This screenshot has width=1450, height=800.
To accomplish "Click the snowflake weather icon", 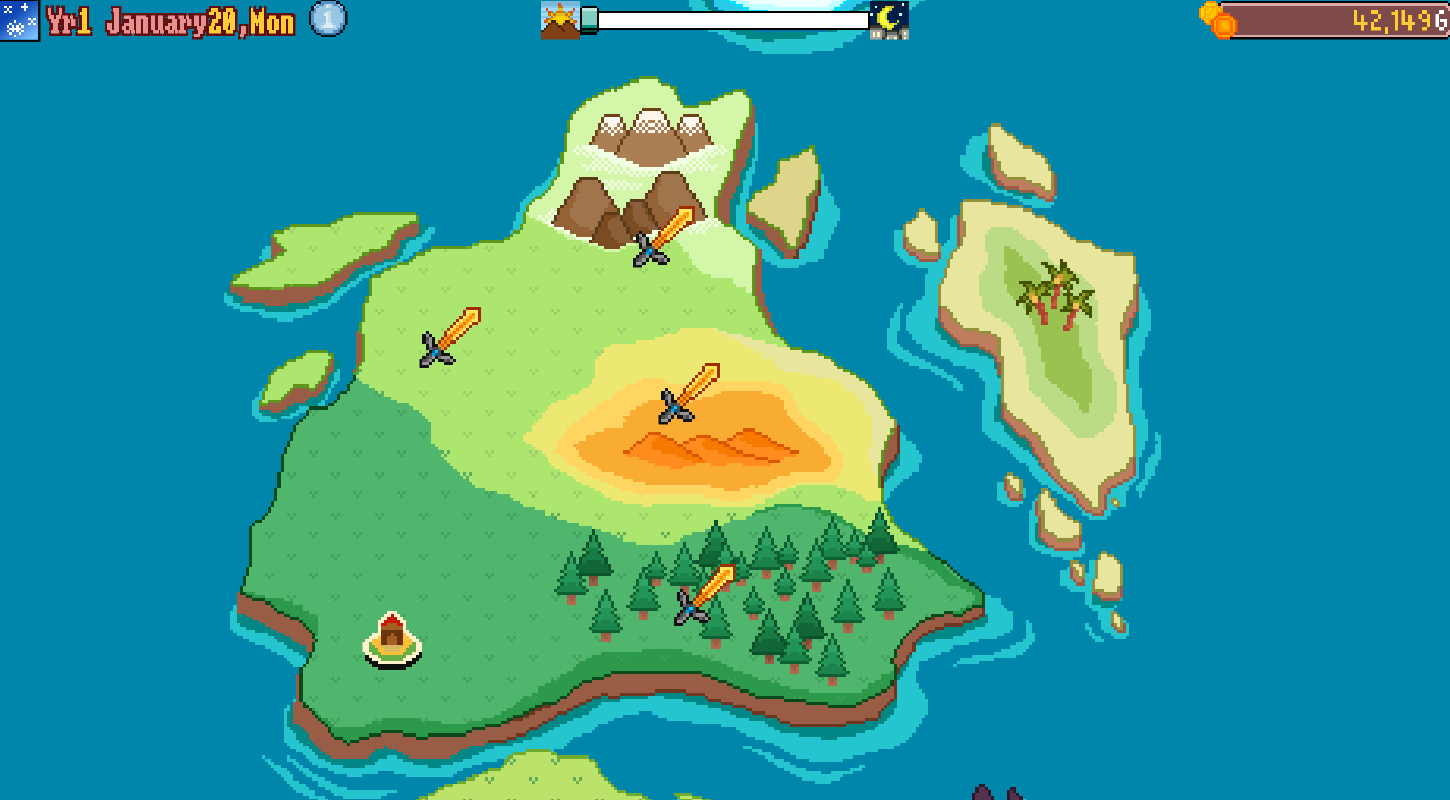I will (x=20, y=20).
